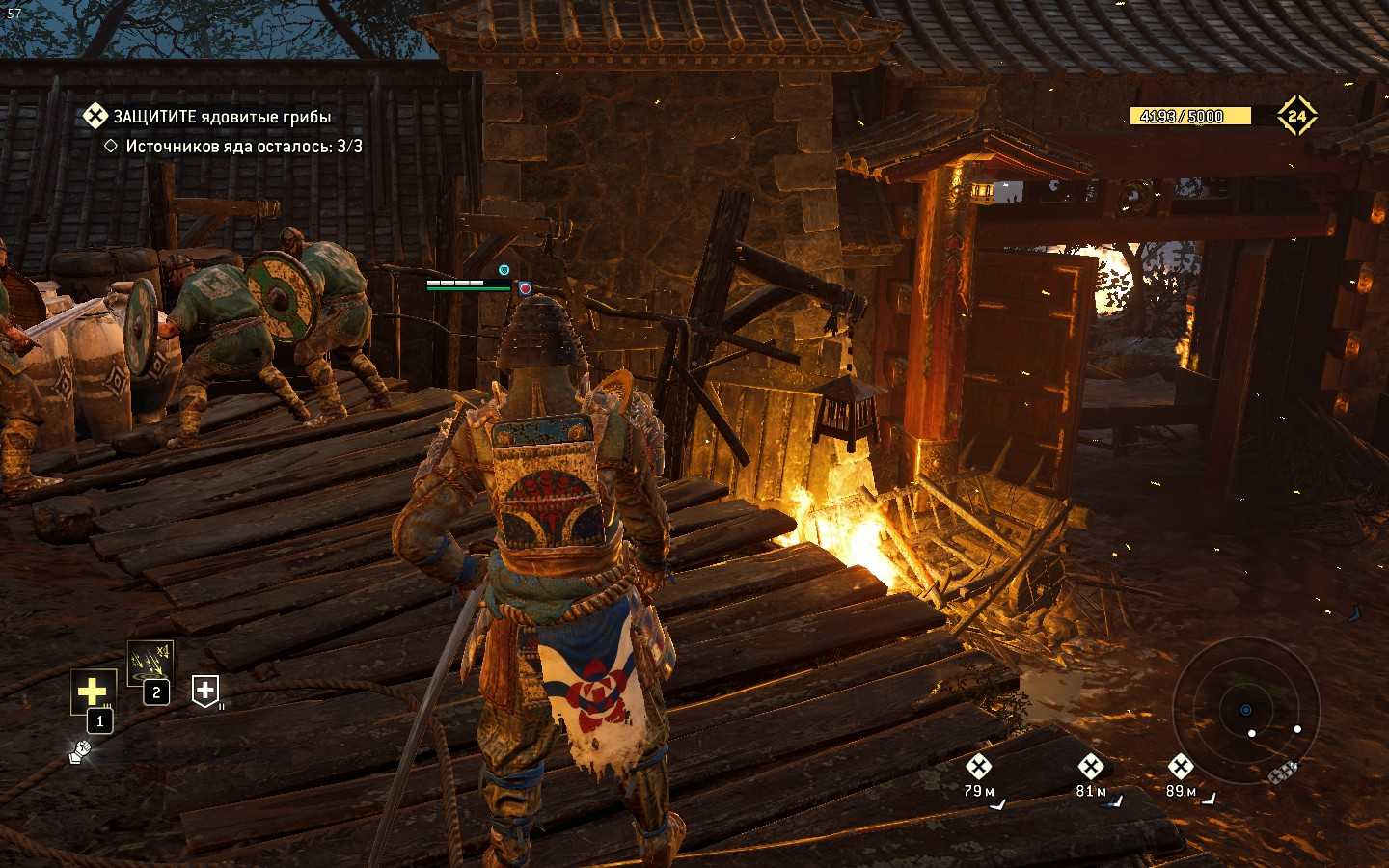Select the objective marker at 89 m
This screenshot has width=1389, height=868.
point(1180,768)
